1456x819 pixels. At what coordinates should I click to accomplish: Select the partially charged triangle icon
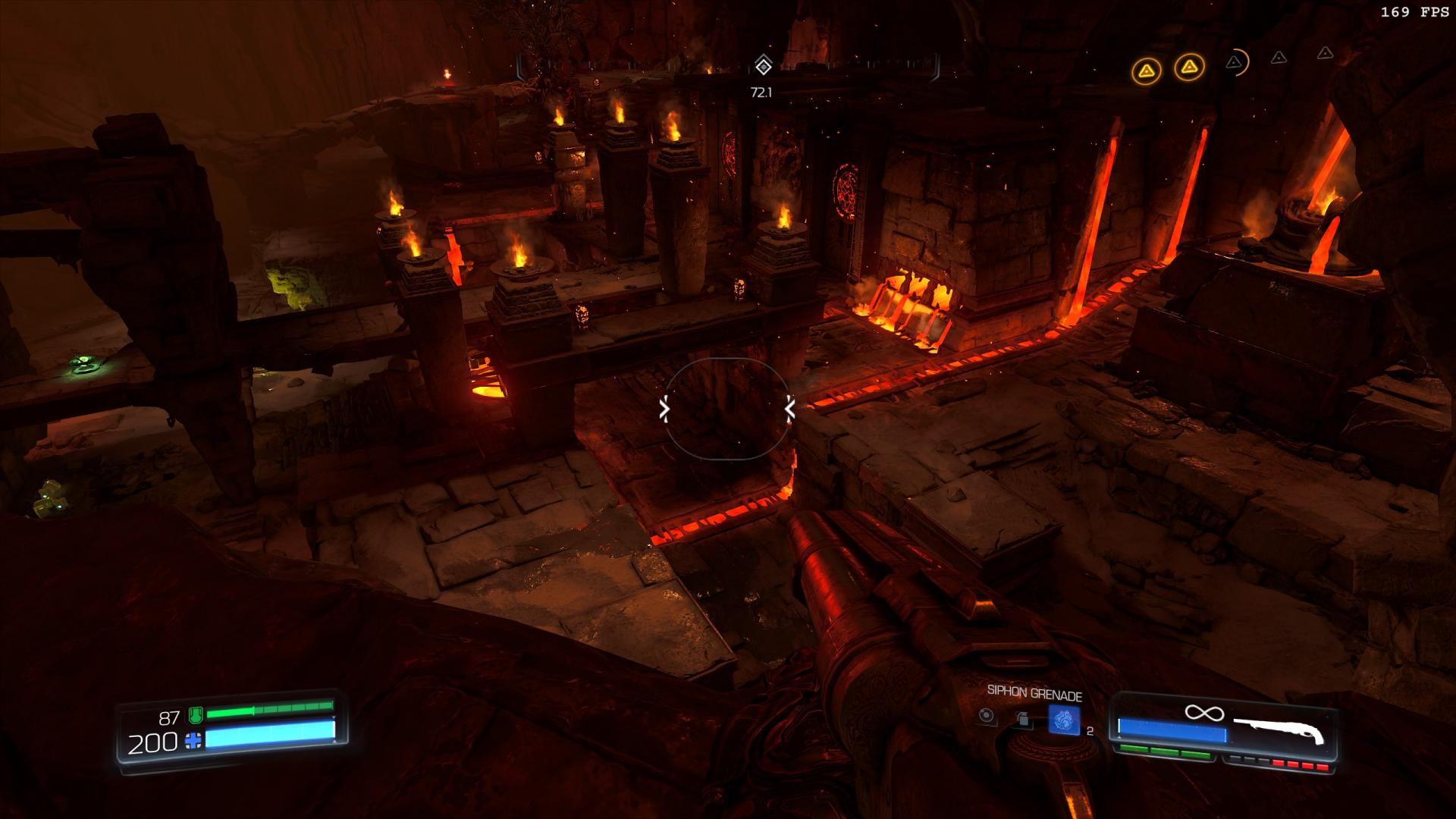click(x=1235, y=62)
